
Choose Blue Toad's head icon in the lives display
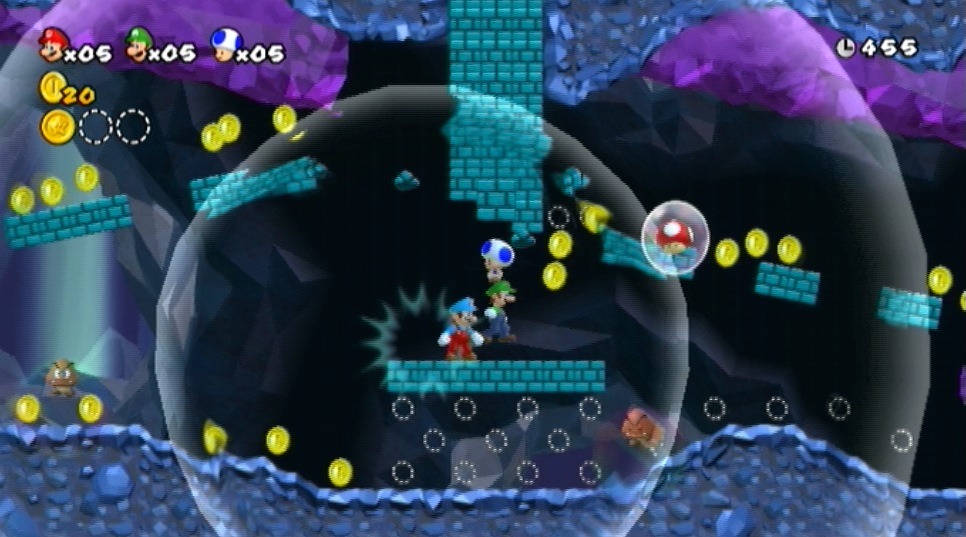(222, 44)
